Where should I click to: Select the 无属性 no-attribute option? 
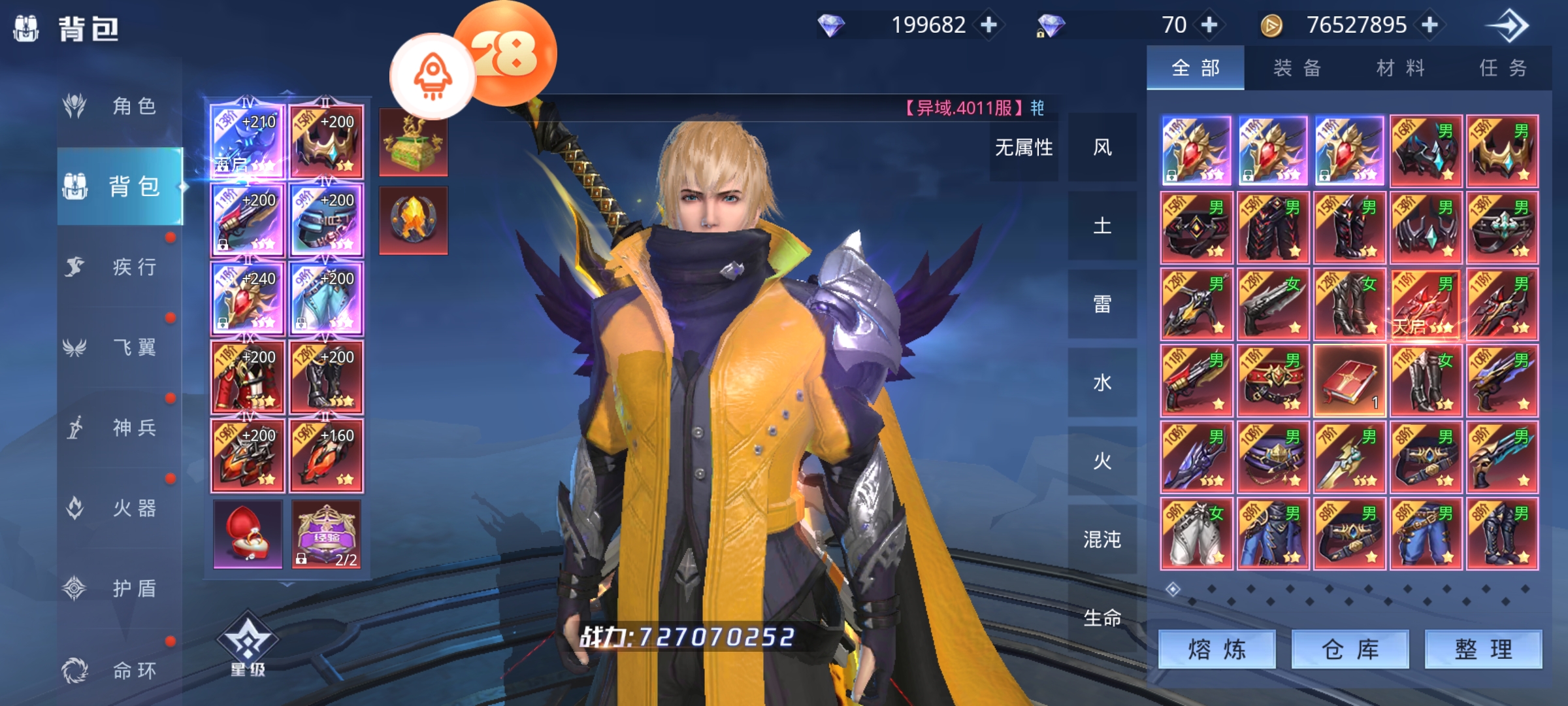click(x=1024, y=148)
